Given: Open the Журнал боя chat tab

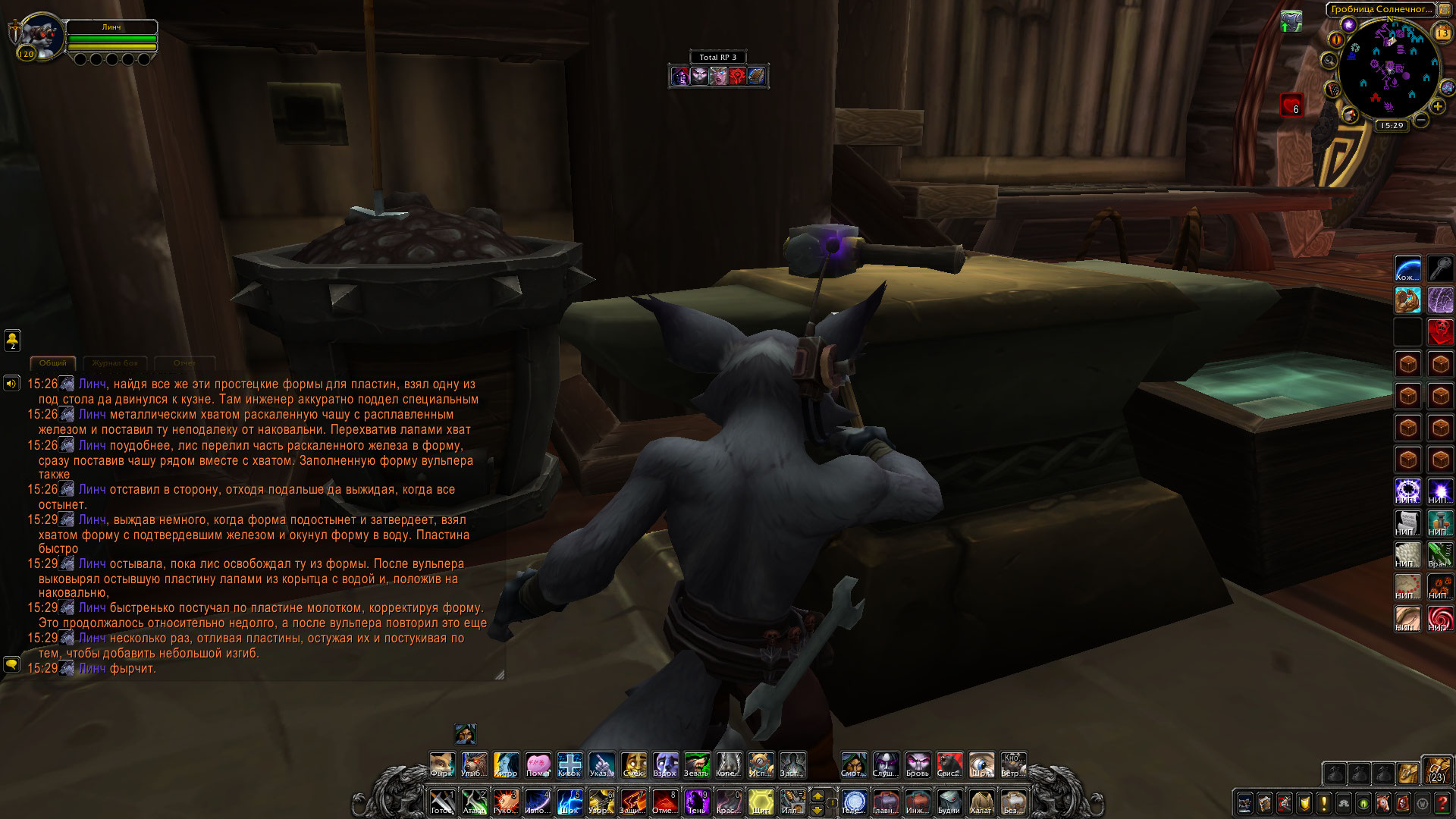Looking at the screenshot, I should (115, 363).
